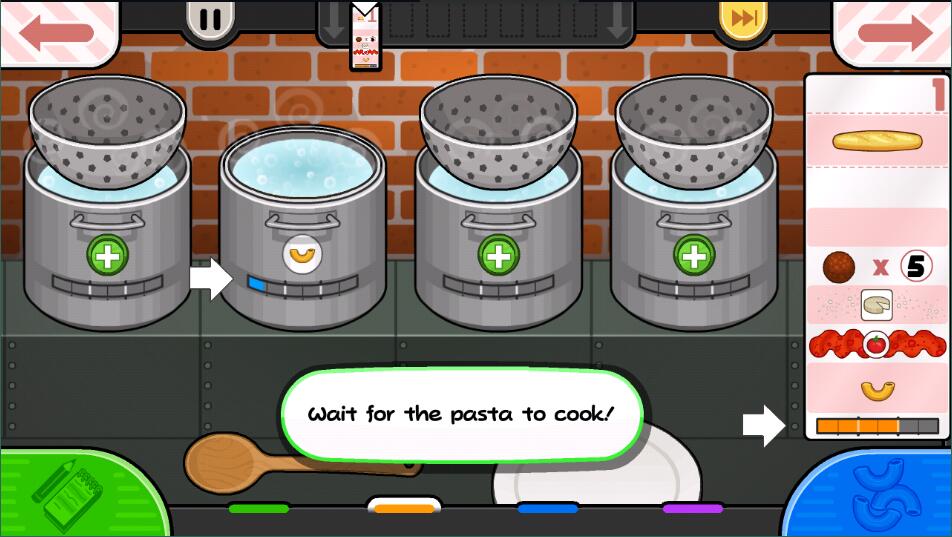Pause the game
952x537 pixels.
click(210, 20)
